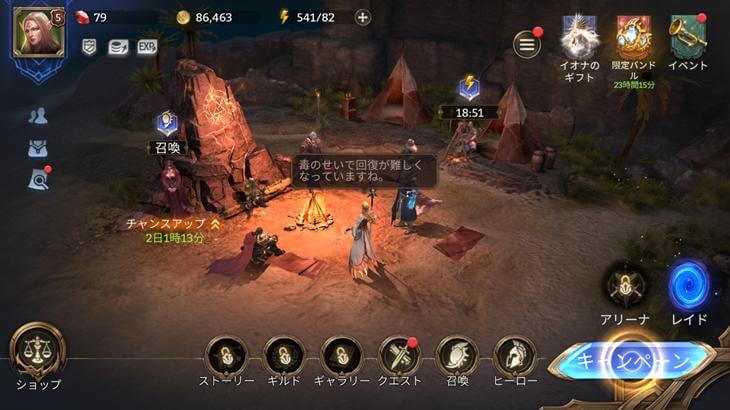Open the ギャラリー gallery
Viewport: 730px width, 410px height.
tap(342, 356)
